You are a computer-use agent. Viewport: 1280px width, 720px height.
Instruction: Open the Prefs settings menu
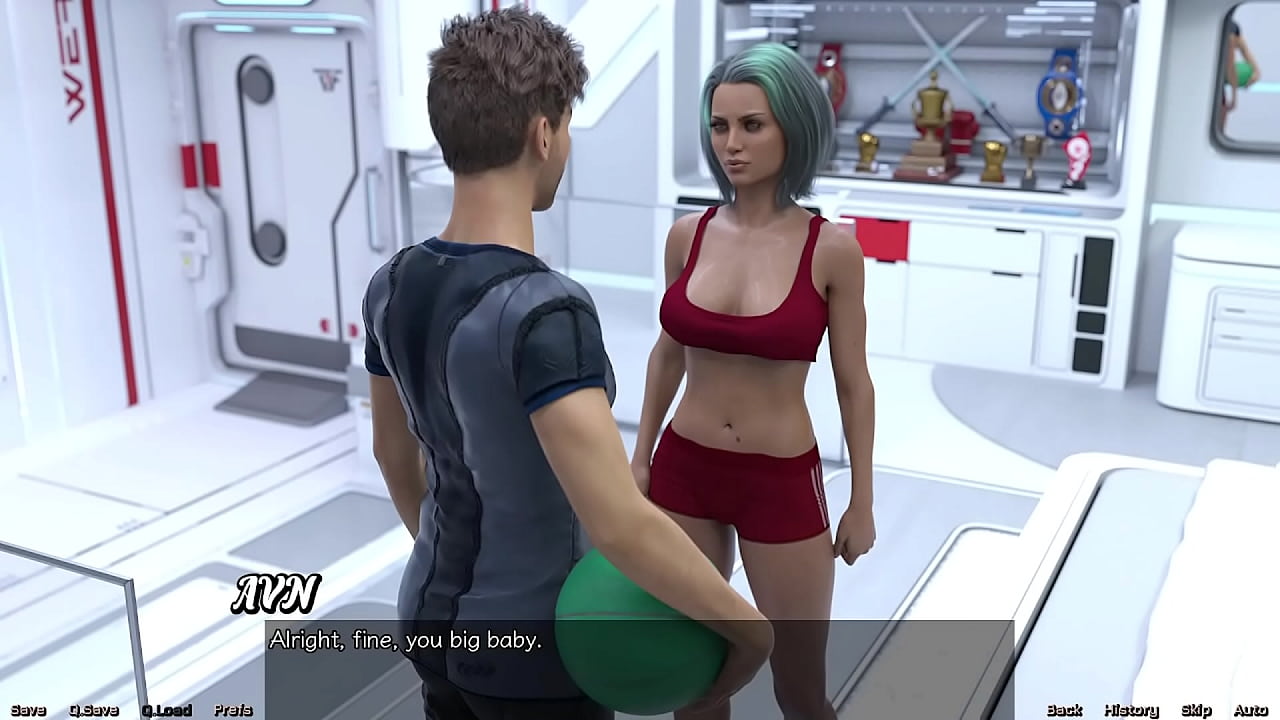233,709
